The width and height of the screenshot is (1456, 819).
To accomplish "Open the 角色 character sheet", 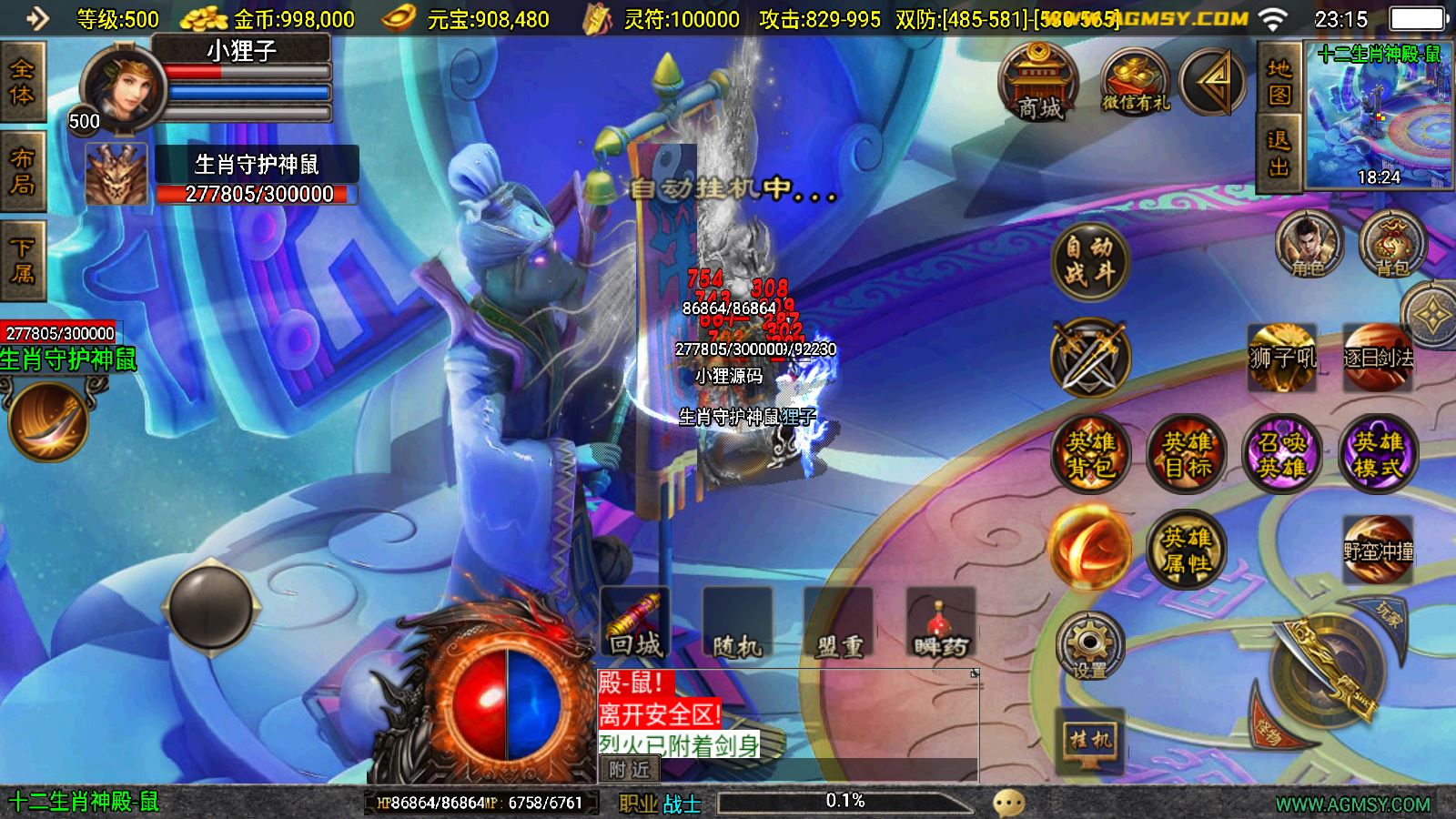I will (x=1309, y=244).
